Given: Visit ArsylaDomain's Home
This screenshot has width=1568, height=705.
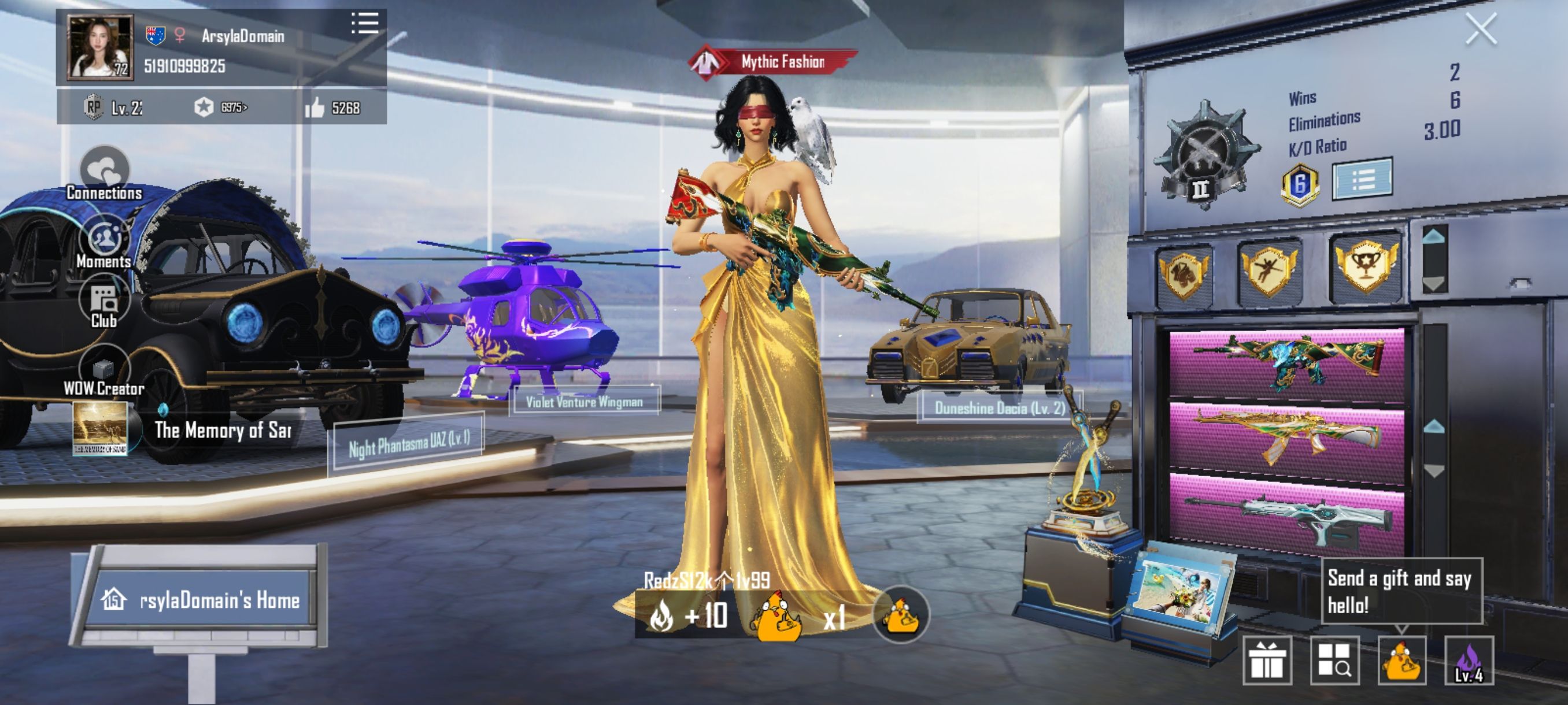Looking at the screenshot, I should click(201, 600).
